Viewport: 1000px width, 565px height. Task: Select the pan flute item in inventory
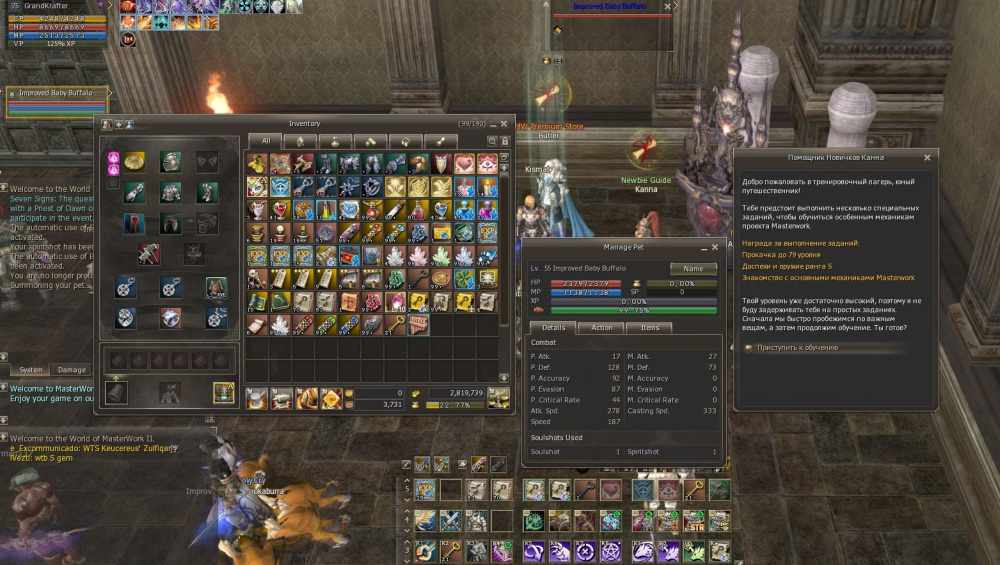[417, 324]
